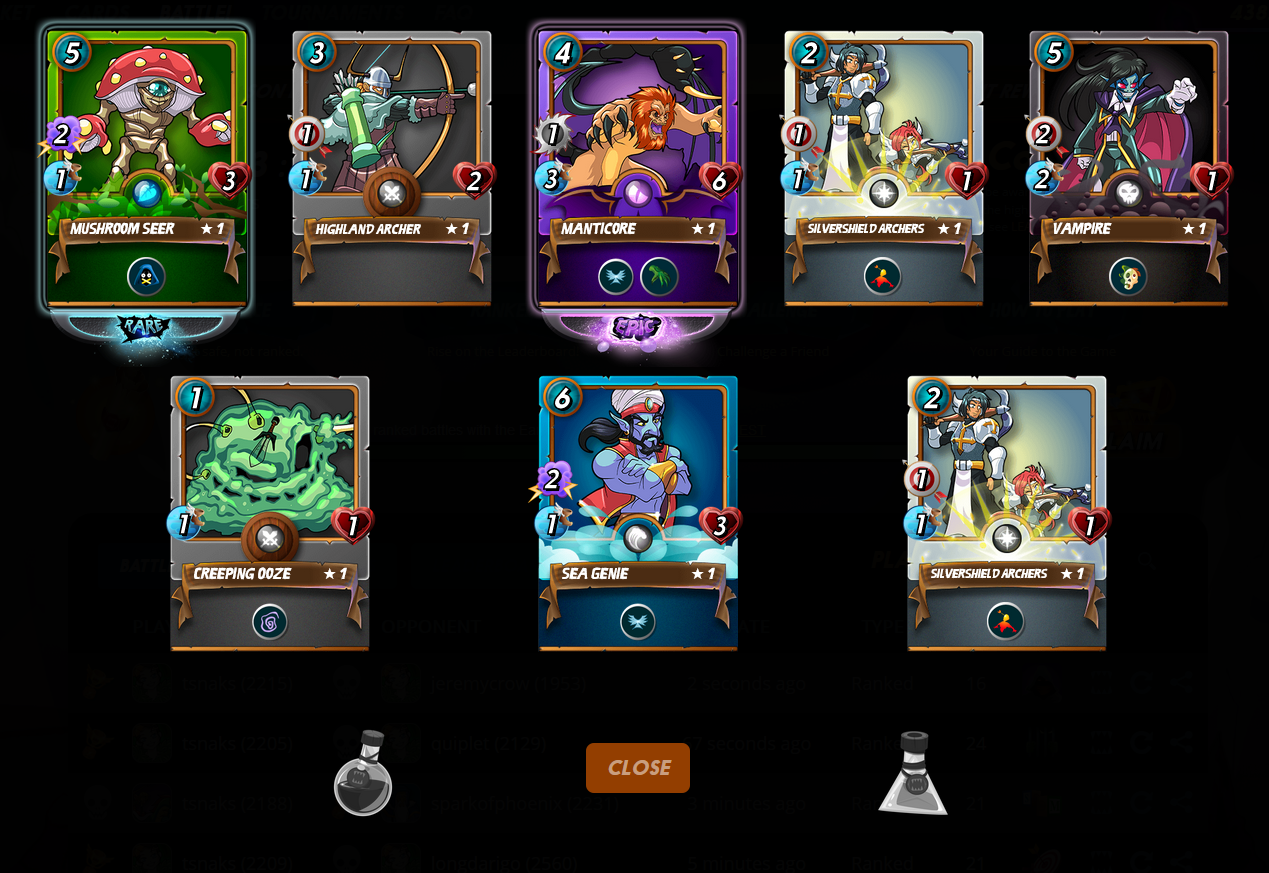
Task: Close the card reveal screen
Action: click(637, 768)
